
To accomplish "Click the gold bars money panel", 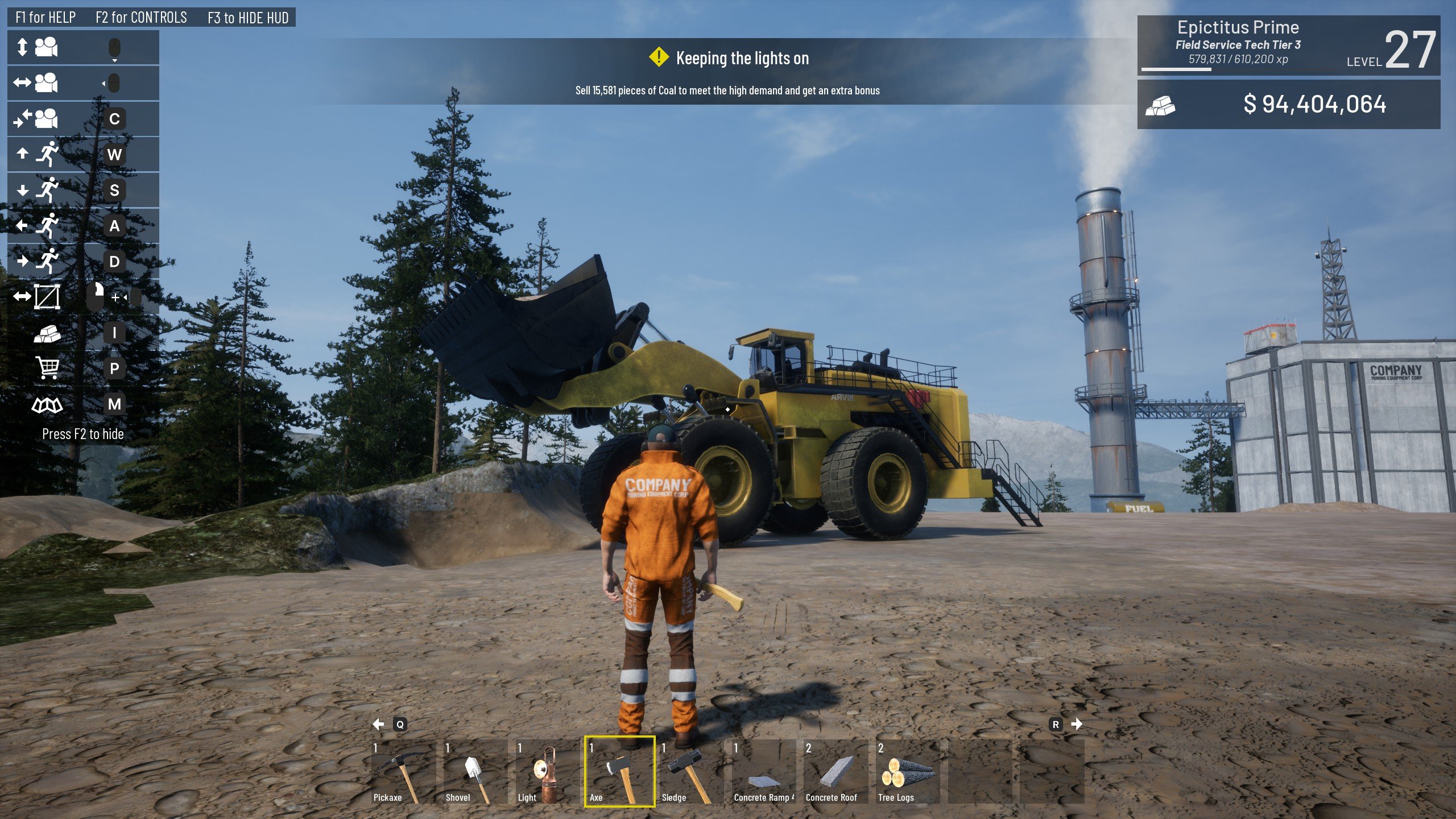I will (1288, 104).
